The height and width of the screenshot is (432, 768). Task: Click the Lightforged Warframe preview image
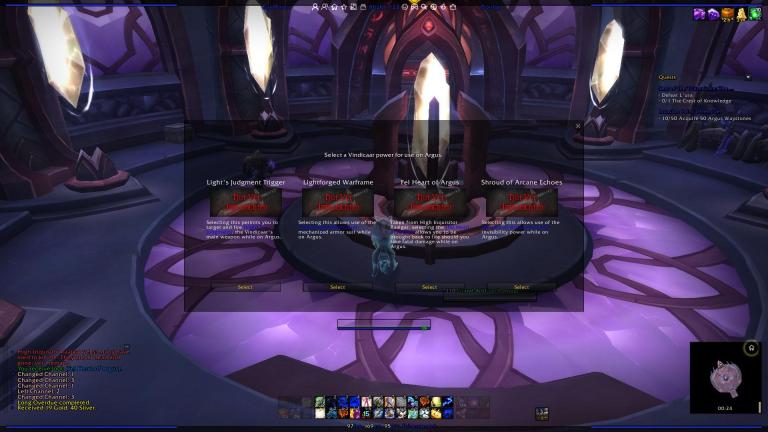click(337, 203)
